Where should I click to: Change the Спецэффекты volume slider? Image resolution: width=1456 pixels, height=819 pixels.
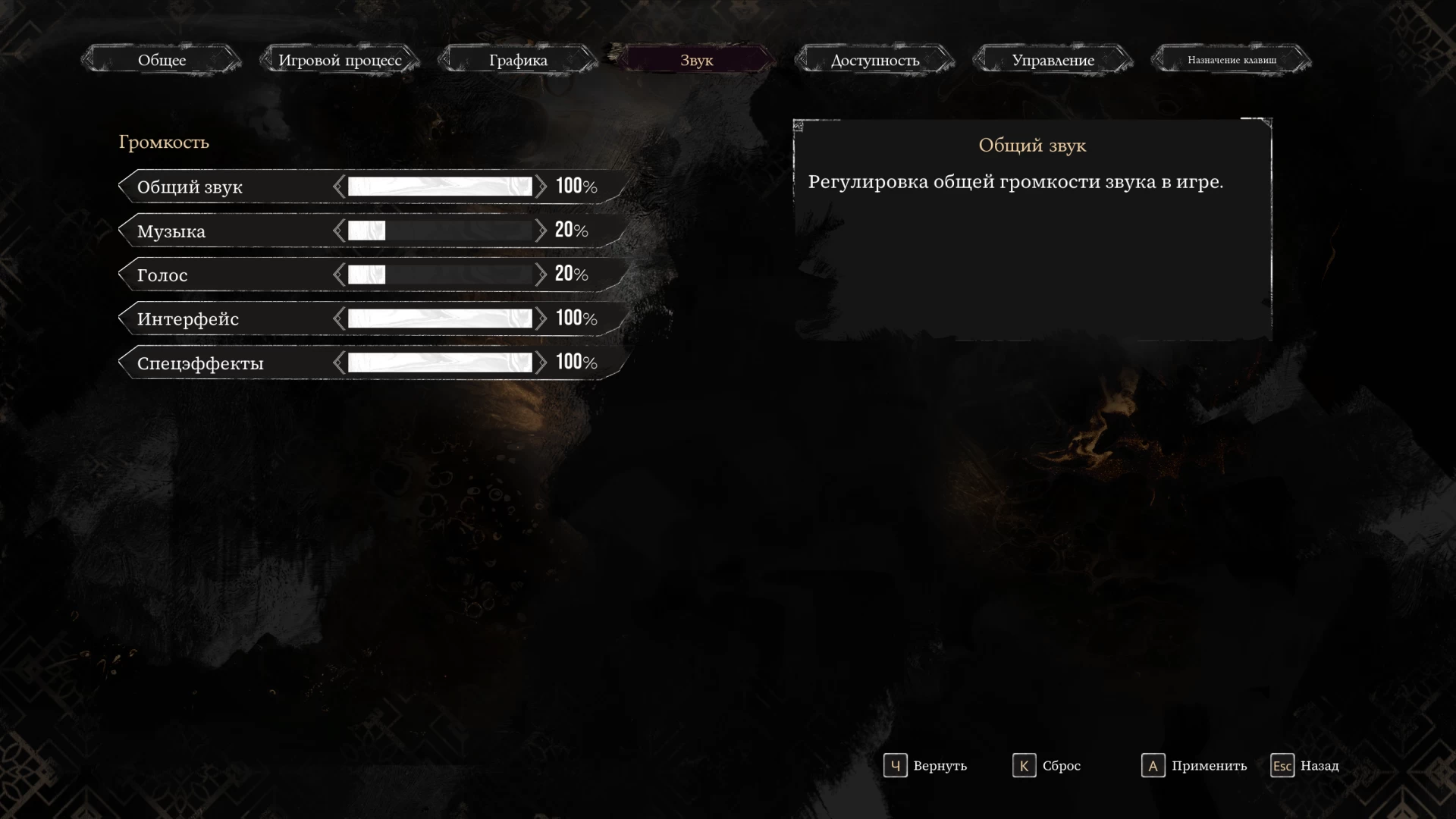440,362
